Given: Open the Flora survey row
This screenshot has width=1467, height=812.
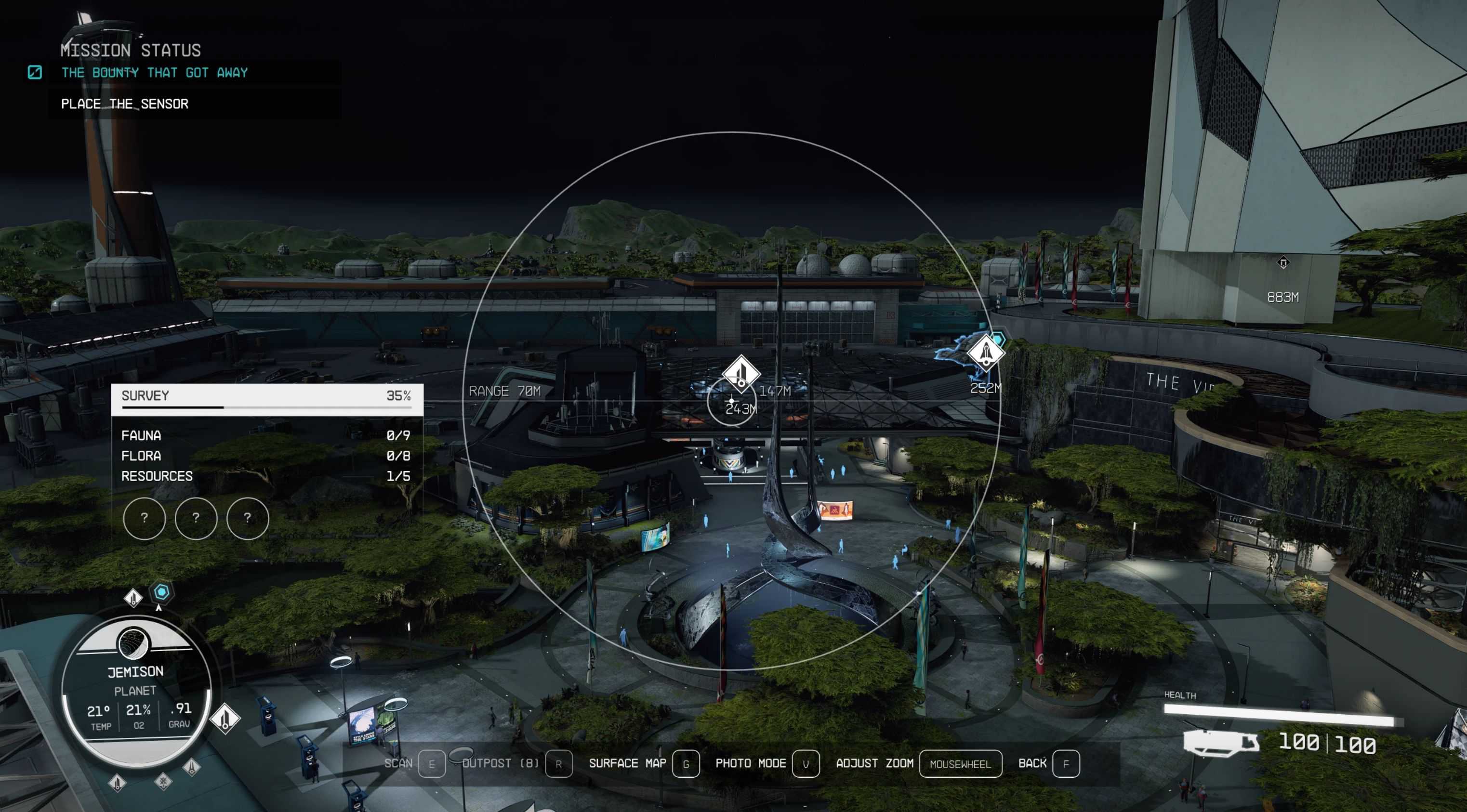Looking at the screenshot, I should click(265, 456).
